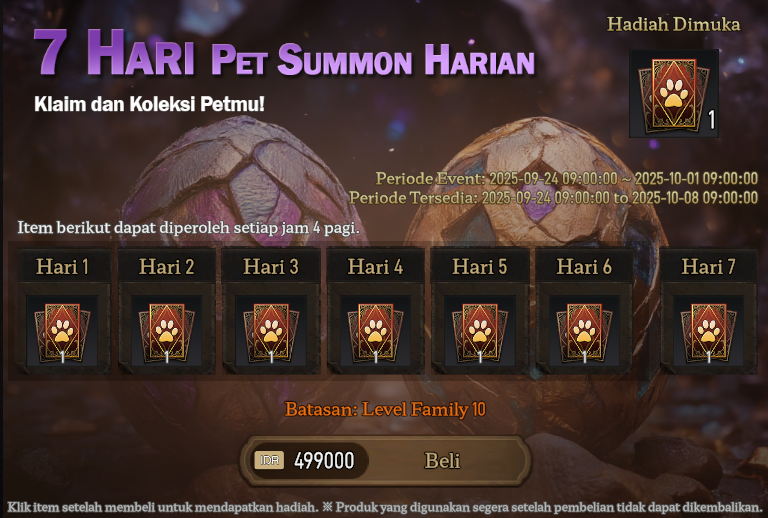The width and height of the screenshot is (768, 518).
Task: Buy the pack with the Beli button
Action: [442, 460]
